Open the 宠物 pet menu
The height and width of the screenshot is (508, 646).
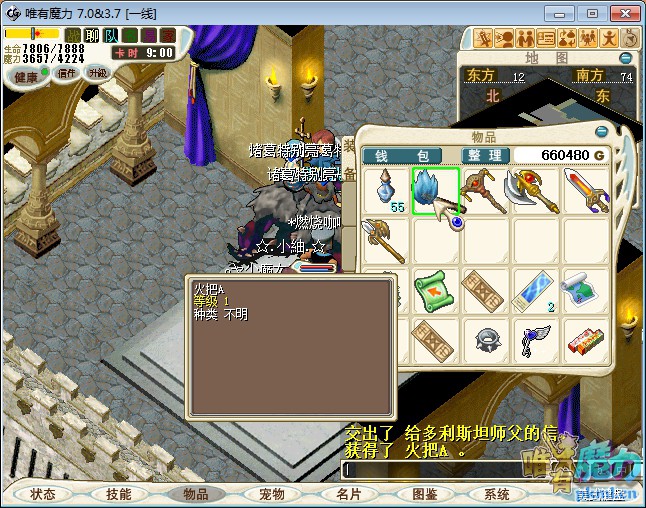272,494
